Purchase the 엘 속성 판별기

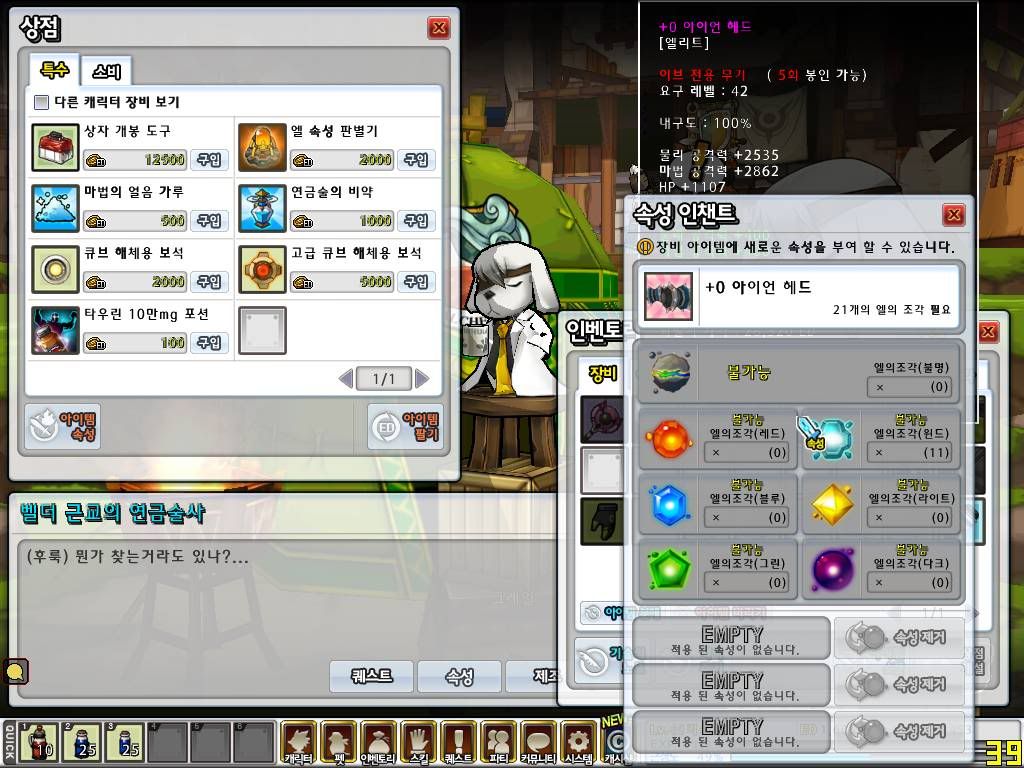pyautogui.click(x=416, y=160)
